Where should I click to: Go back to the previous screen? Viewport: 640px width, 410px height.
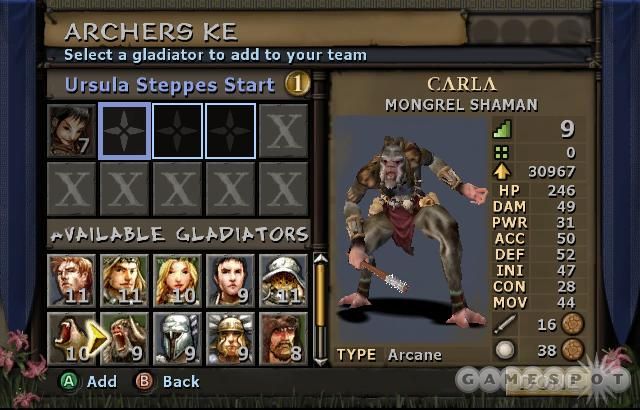click(169, 381)
